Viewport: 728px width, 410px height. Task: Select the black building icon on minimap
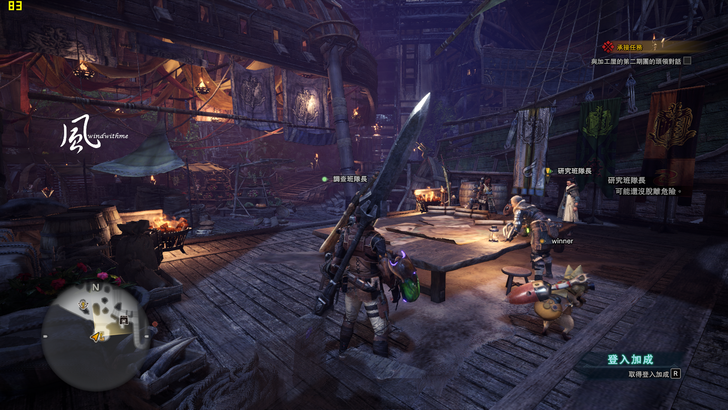tap(123, 320)
